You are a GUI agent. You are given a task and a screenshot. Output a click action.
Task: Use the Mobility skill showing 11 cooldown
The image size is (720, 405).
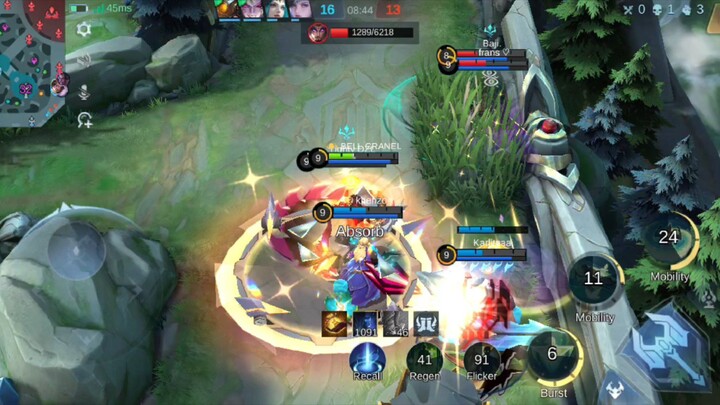pyautogui.click(x=594, y=281)
